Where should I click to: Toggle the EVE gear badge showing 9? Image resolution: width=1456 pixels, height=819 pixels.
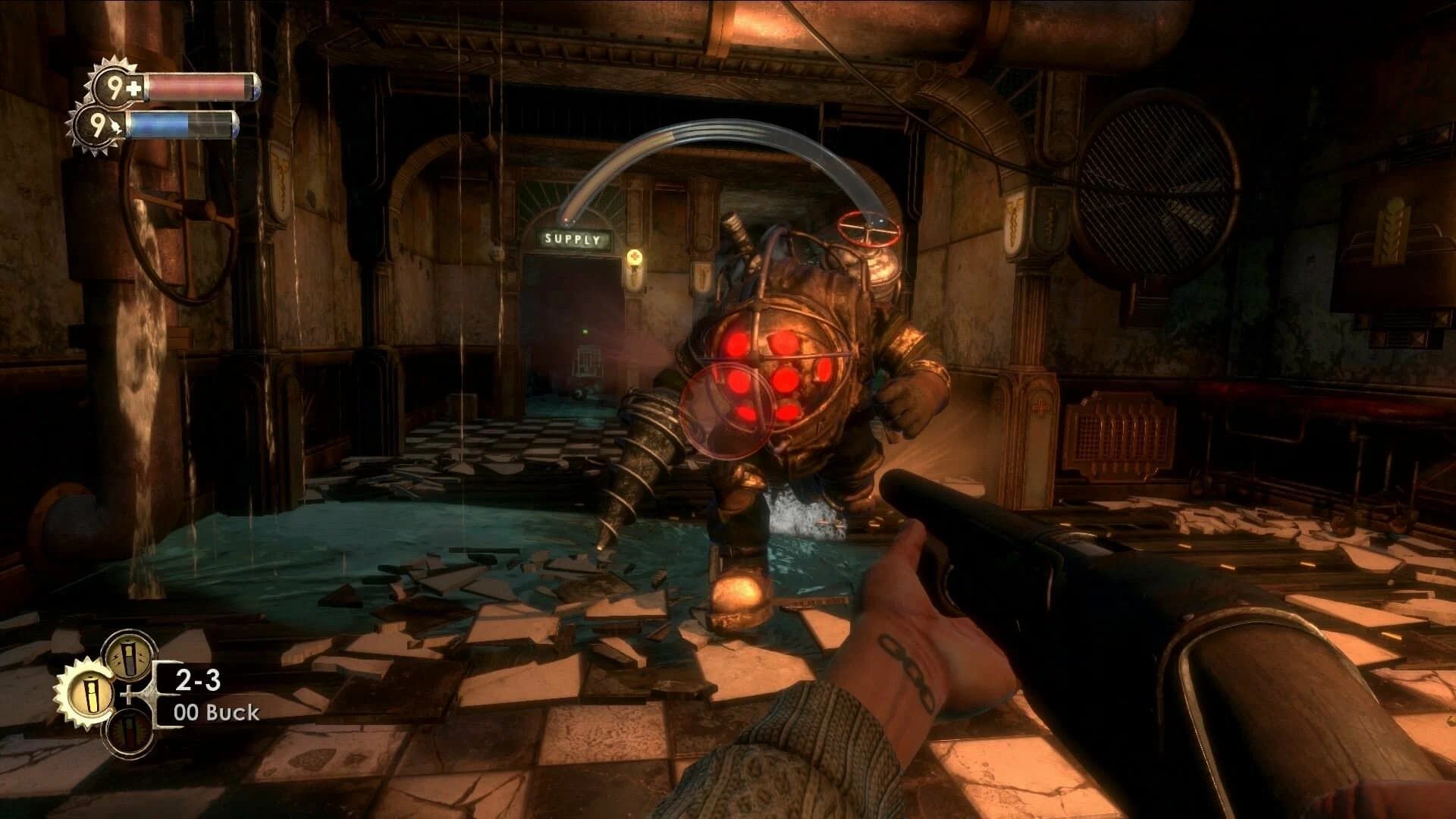coord(99,126)
